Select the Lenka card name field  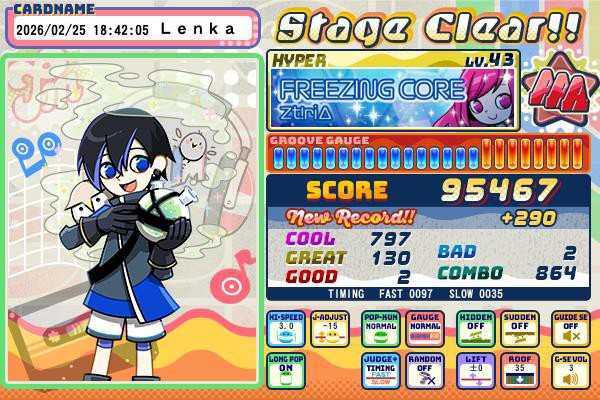(x=134, y=29)
